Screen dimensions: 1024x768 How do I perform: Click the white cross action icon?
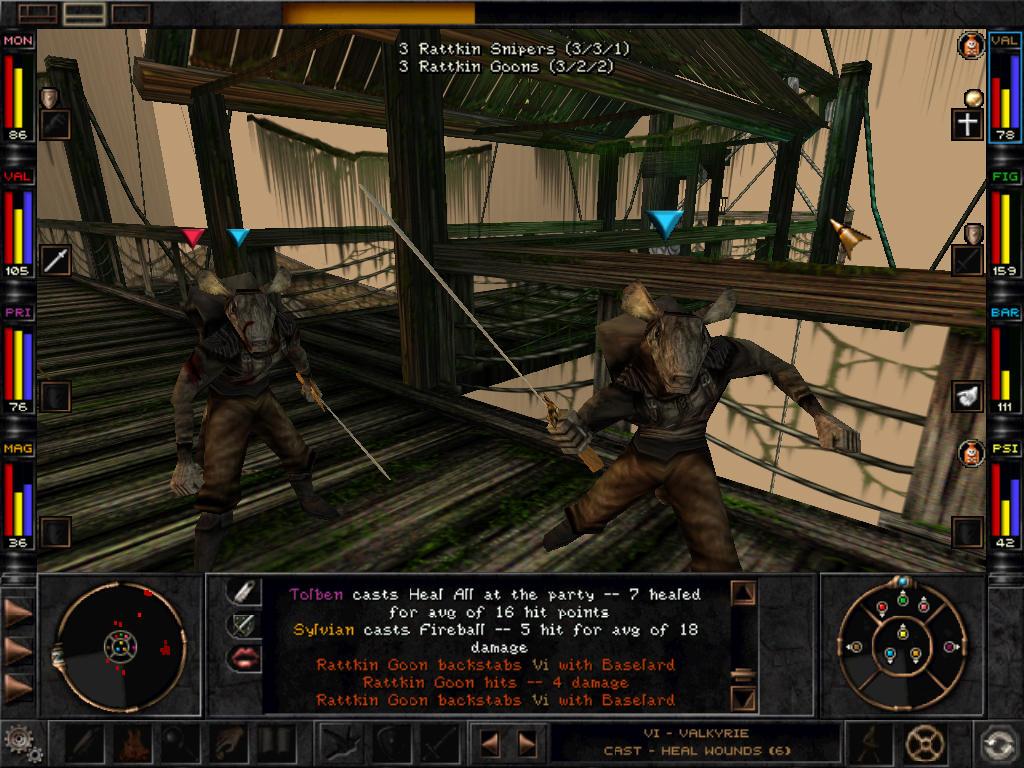967,125
